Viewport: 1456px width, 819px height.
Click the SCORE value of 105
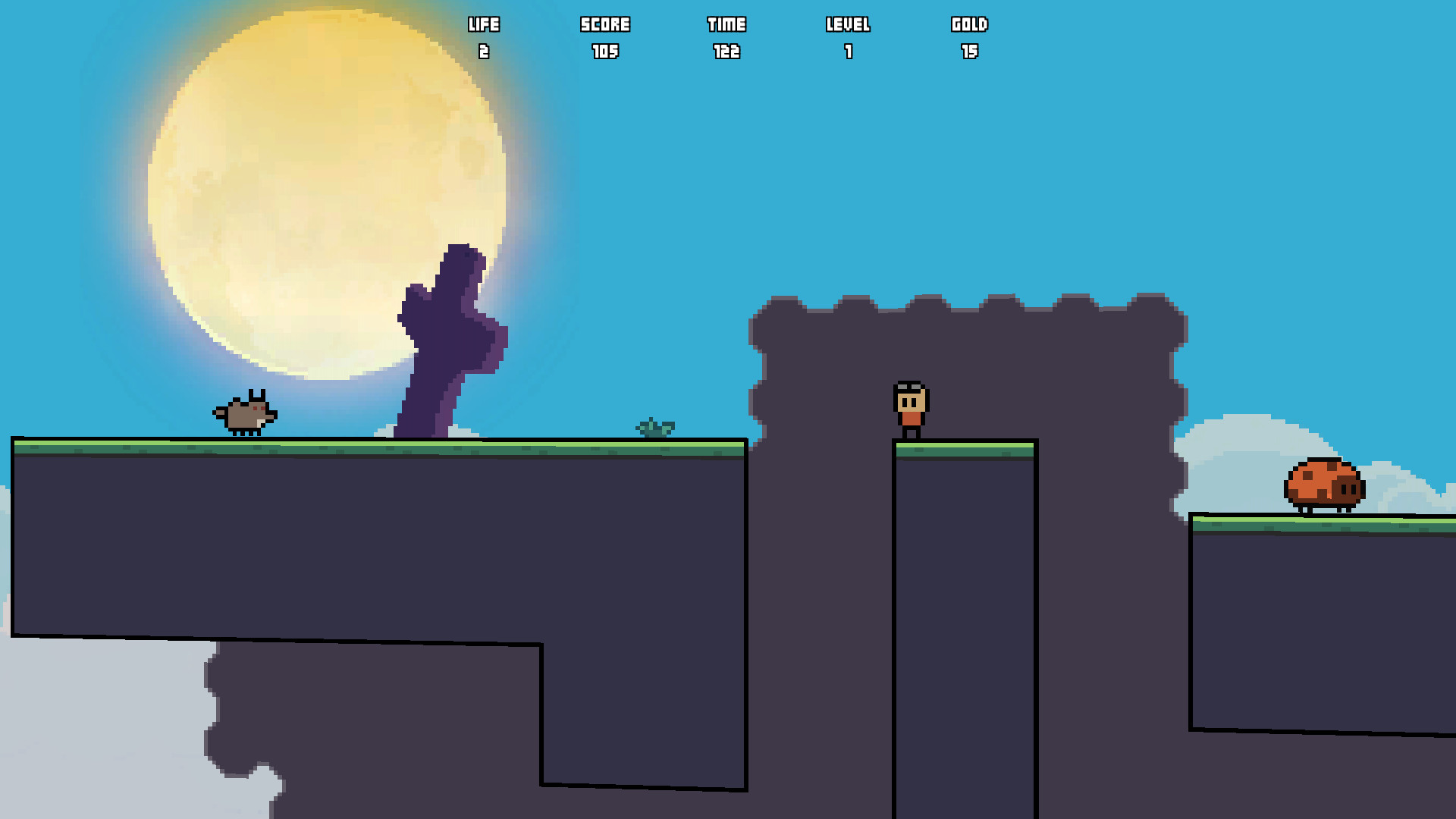(604, 52)
